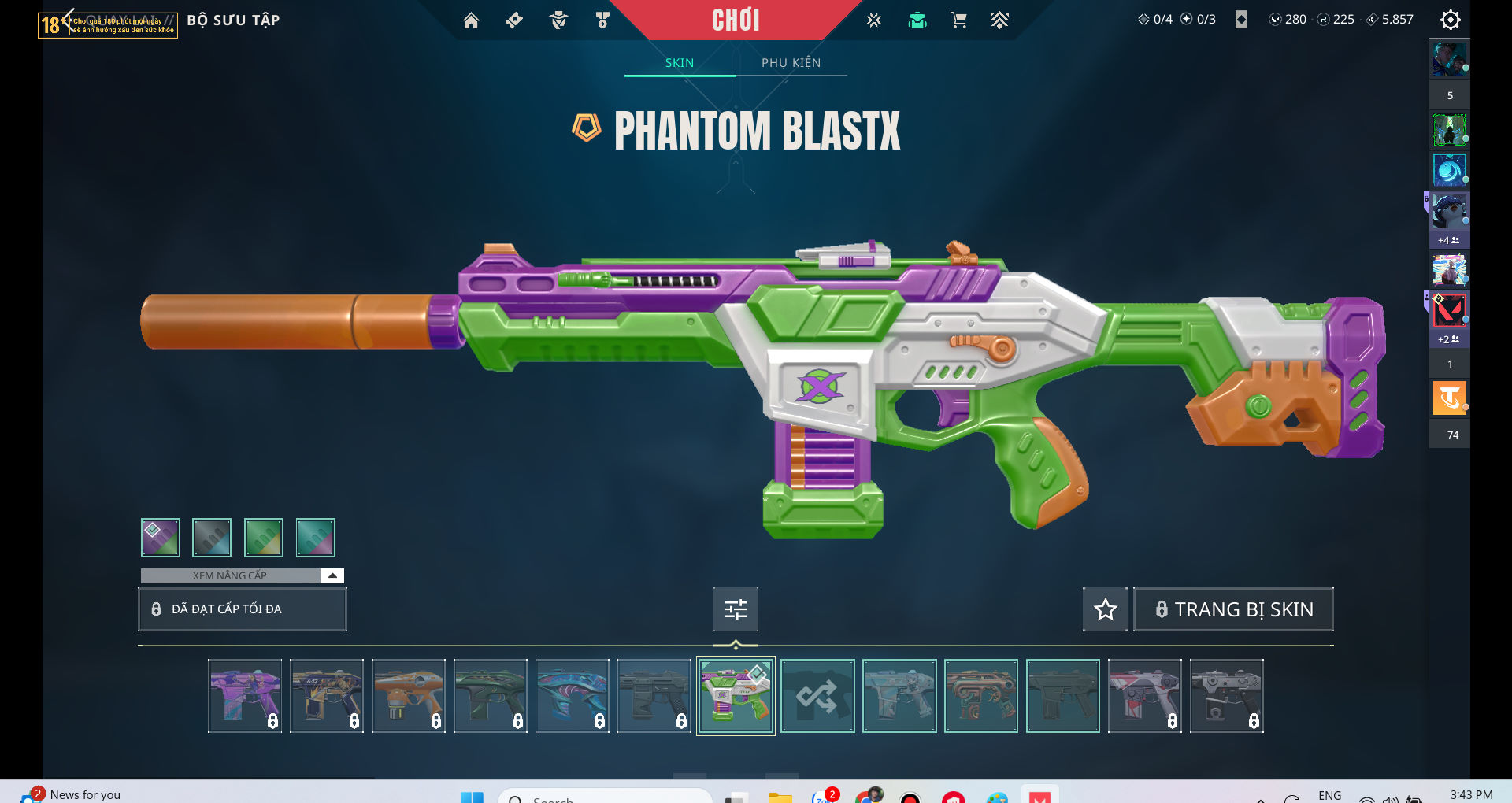Open settings with the gear icon
Image resolution: width=1512 pixels, height=803 pixels.
pyautogui.click(x=1450, y=20)
